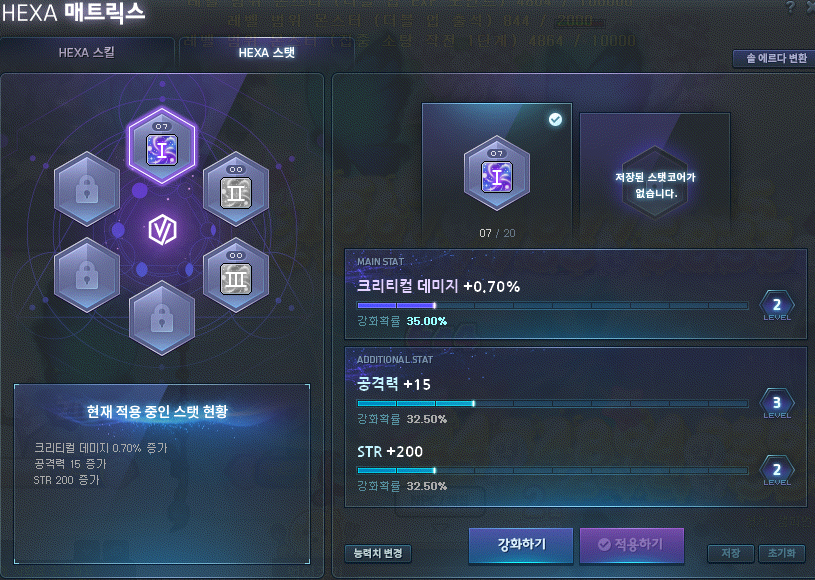Image resolution: width=815 pixels, height=580 pixels.
Task: Apply the core with 적용하기
Action: click(631, 545)
